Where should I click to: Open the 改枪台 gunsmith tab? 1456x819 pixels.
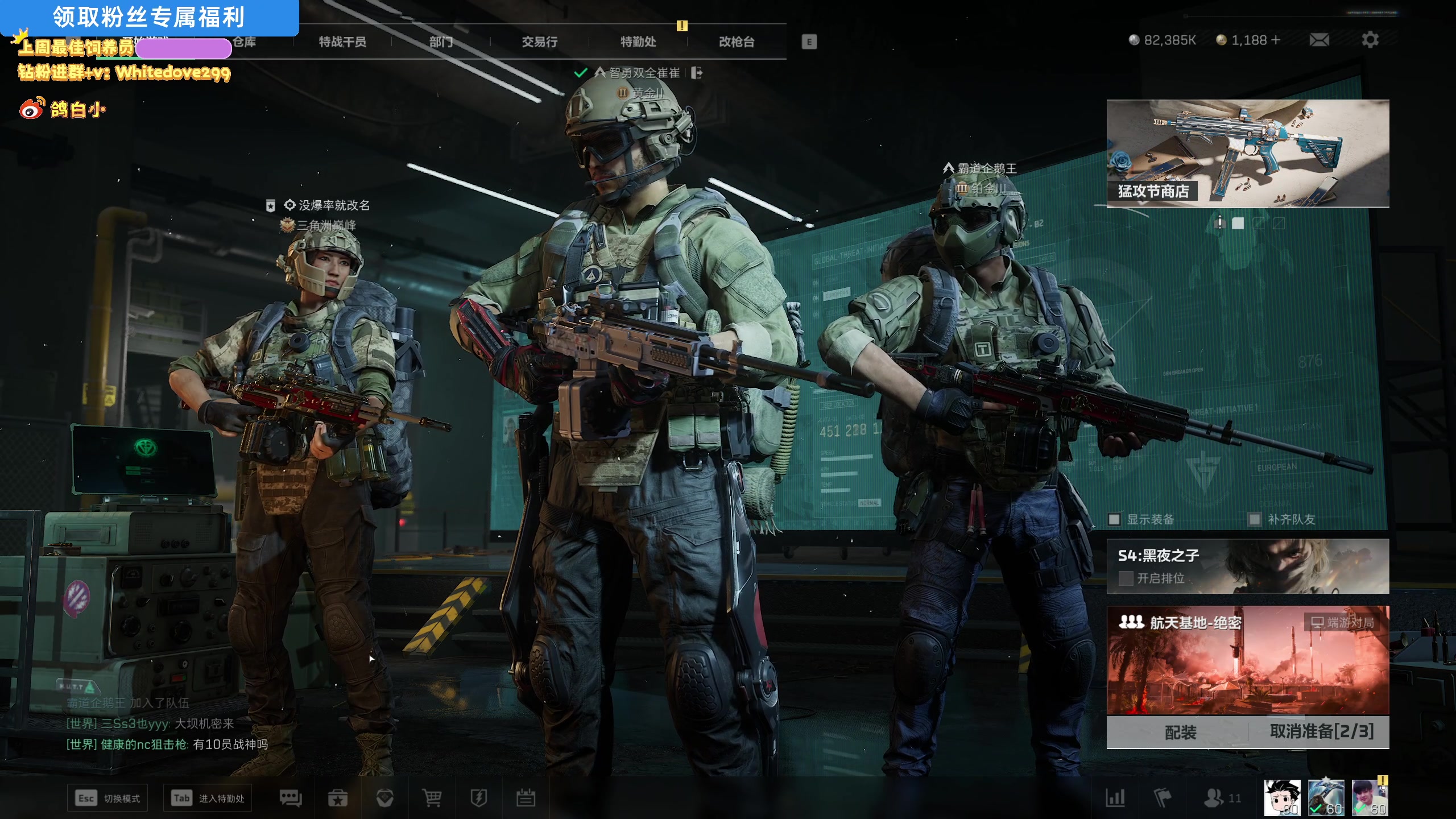737,42
